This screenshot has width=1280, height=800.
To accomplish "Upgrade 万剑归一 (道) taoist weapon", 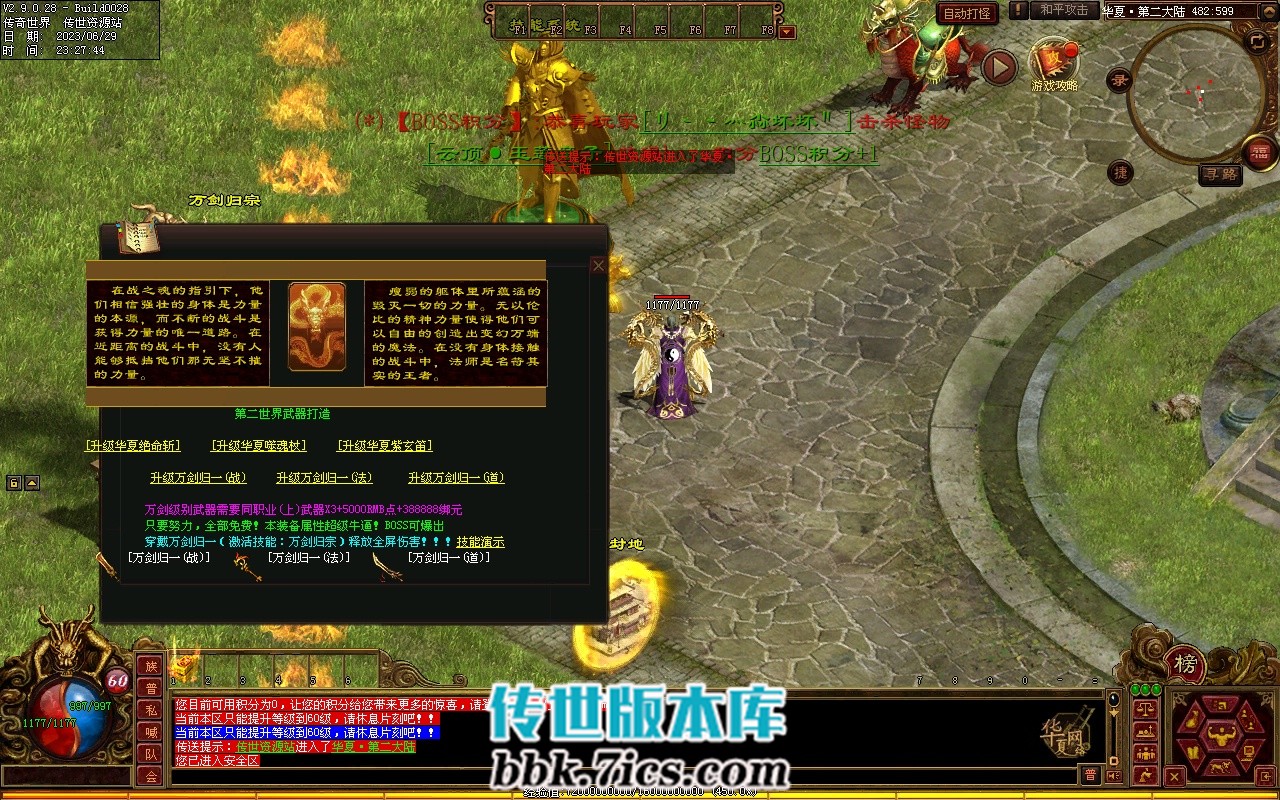I will [x=456, y=478].
